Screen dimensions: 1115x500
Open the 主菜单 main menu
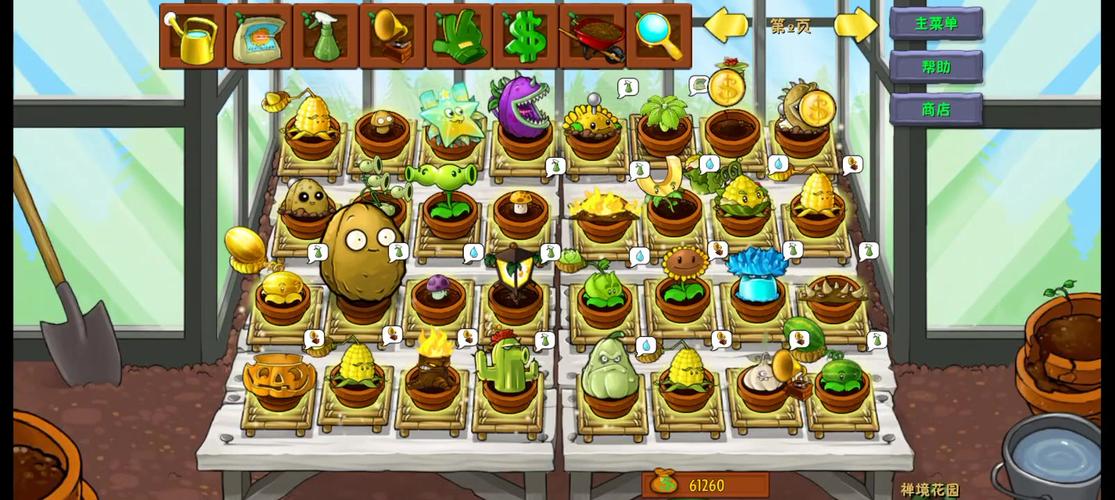935,23
